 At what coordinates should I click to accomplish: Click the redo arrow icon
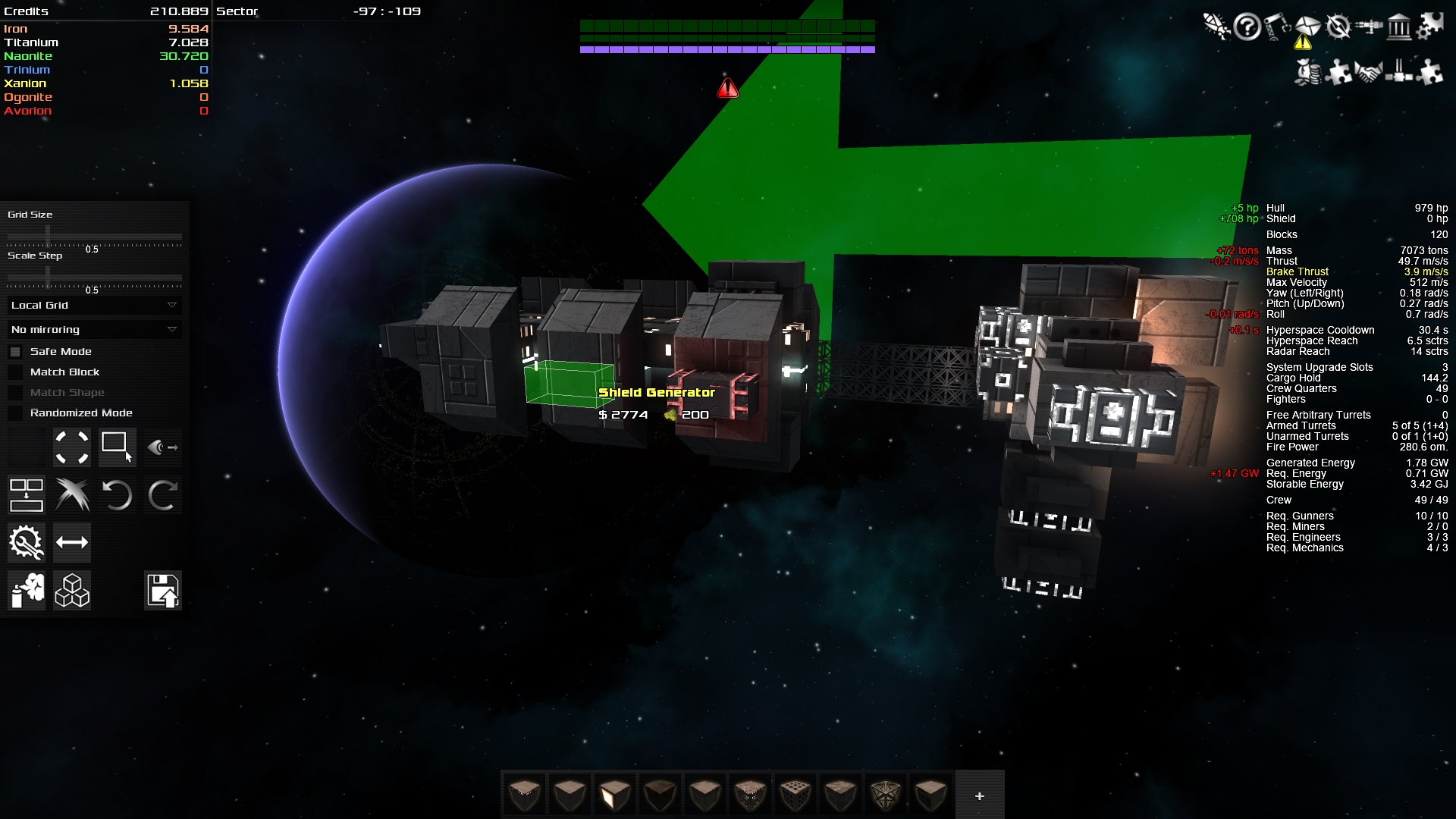click(x=163, y=495)
